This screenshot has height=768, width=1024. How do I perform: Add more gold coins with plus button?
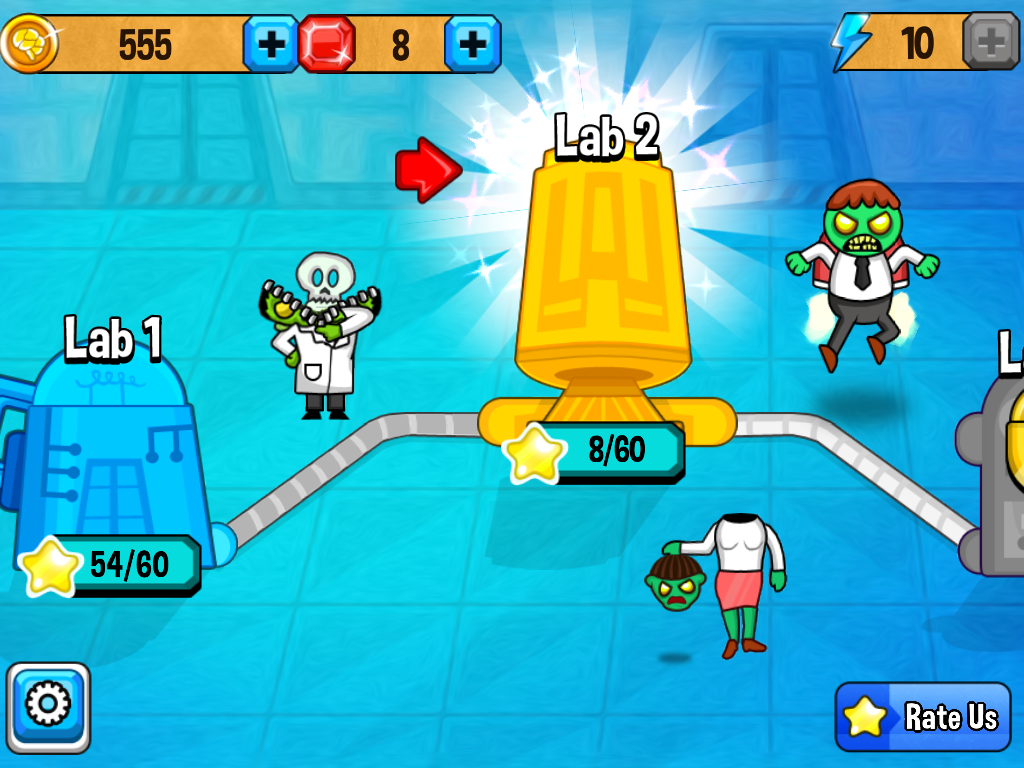(x=271, y=44)
